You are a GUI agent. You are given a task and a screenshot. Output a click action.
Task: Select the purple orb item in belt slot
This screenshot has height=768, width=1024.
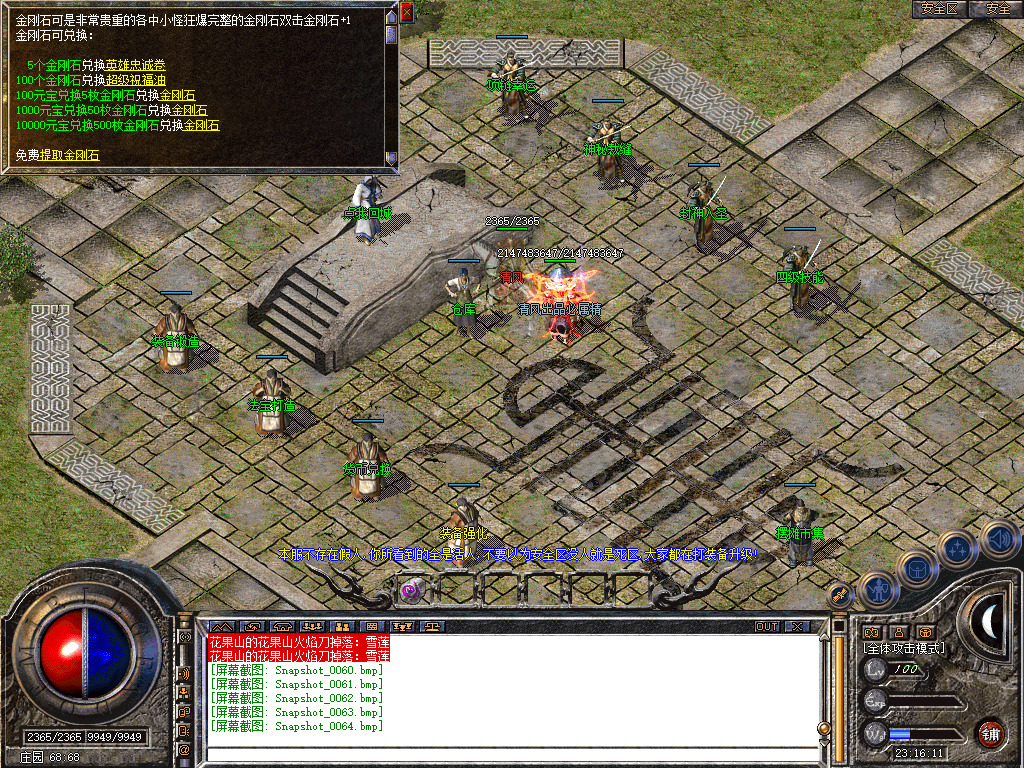coord(410,590)
